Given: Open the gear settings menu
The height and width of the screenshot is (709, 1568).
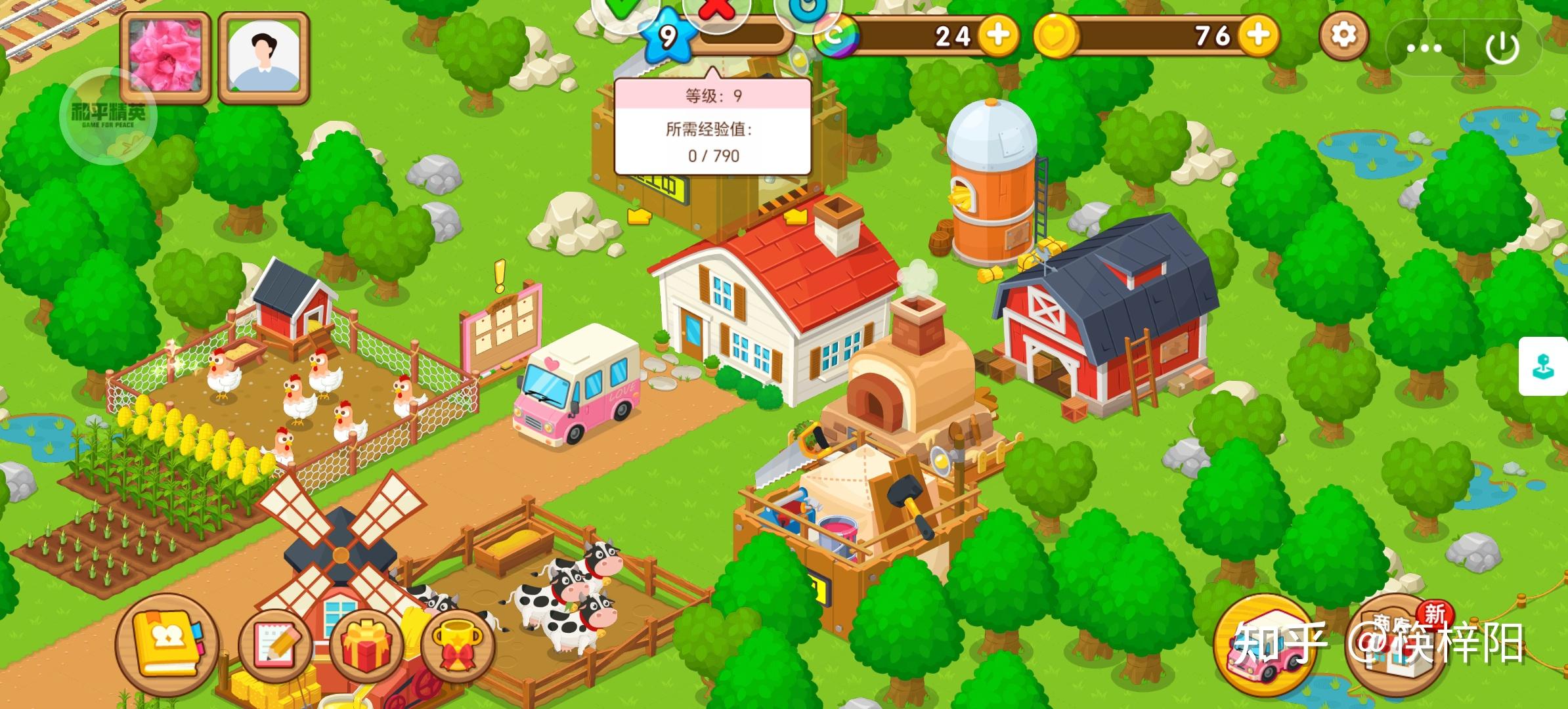Looking at the screenshot, I should point(1343,35).
